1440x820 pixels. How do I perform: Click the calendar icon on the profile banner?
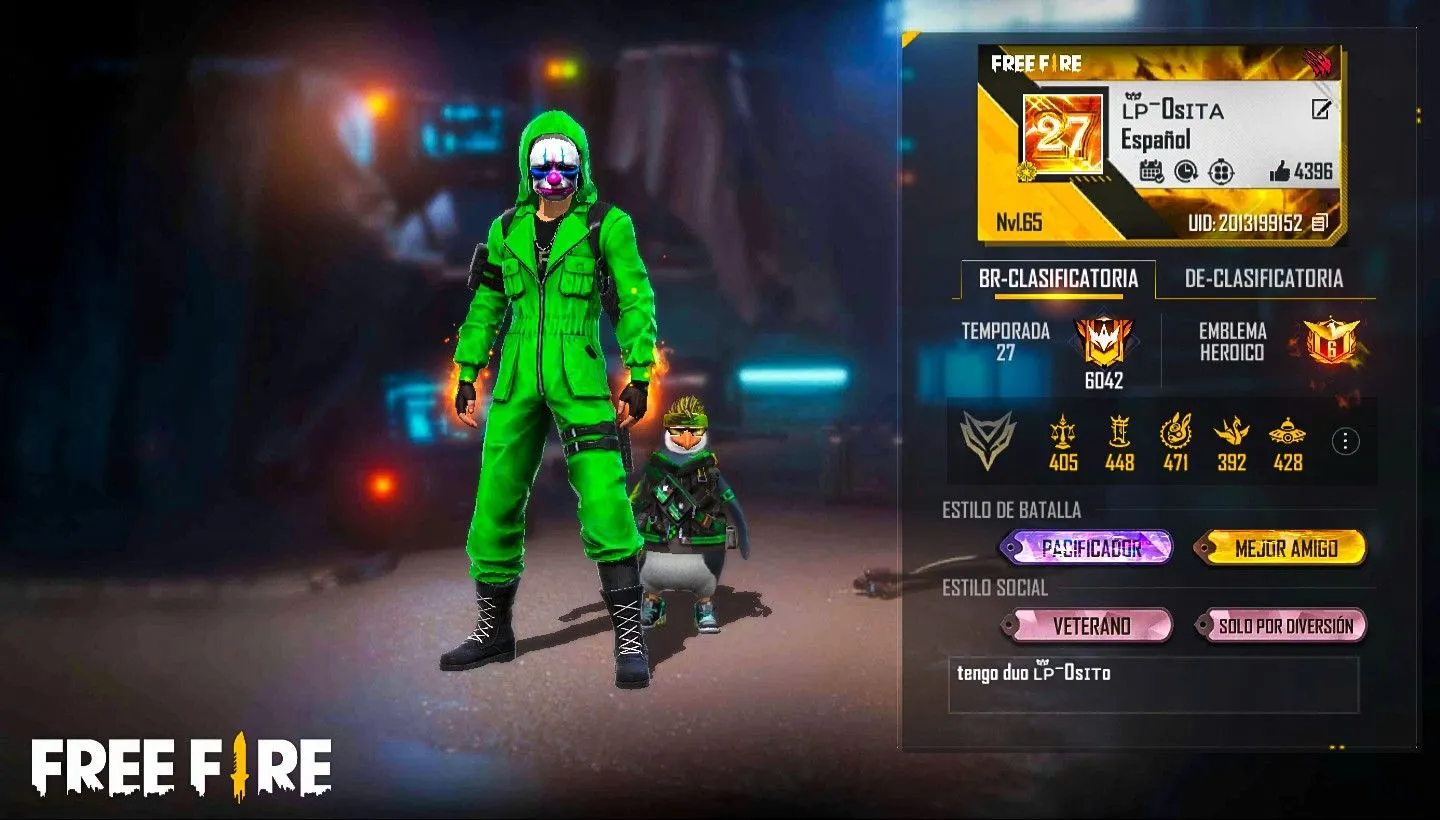pyautogui.click(x=1151, y=171)
